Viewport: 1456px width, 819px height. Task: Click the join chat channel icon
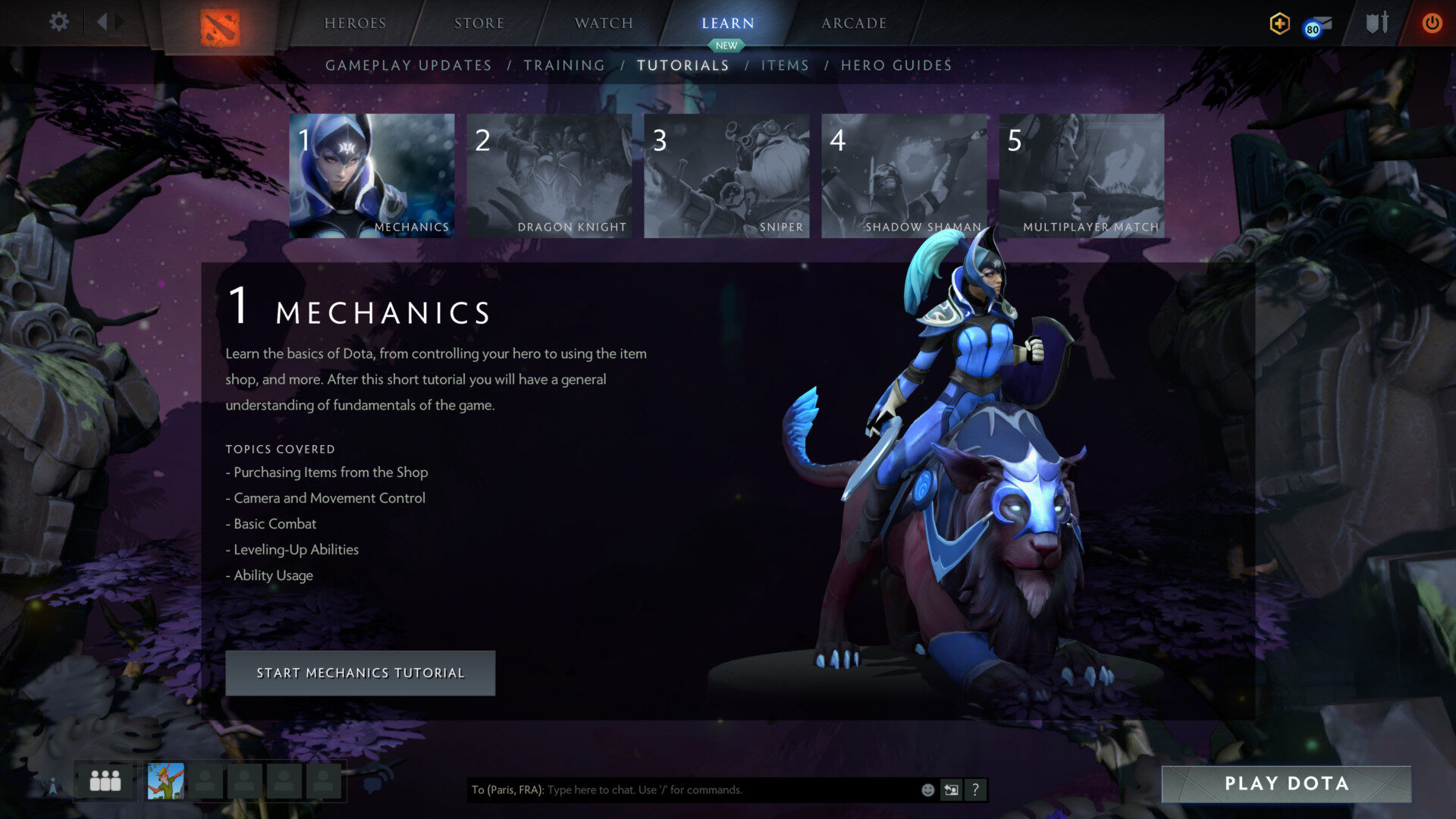click(x=951, y=789)
